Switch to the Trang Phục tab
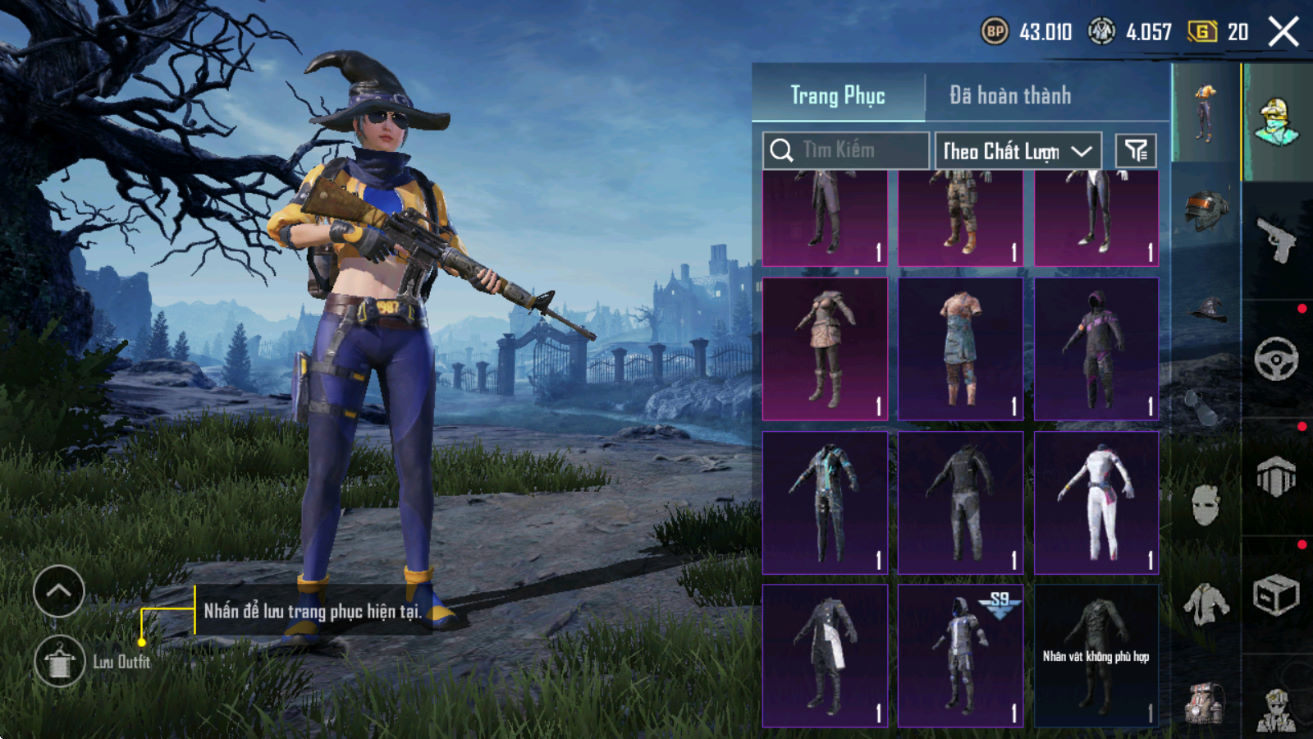This screenshot has height=739, width=1313. click(838, 96)
